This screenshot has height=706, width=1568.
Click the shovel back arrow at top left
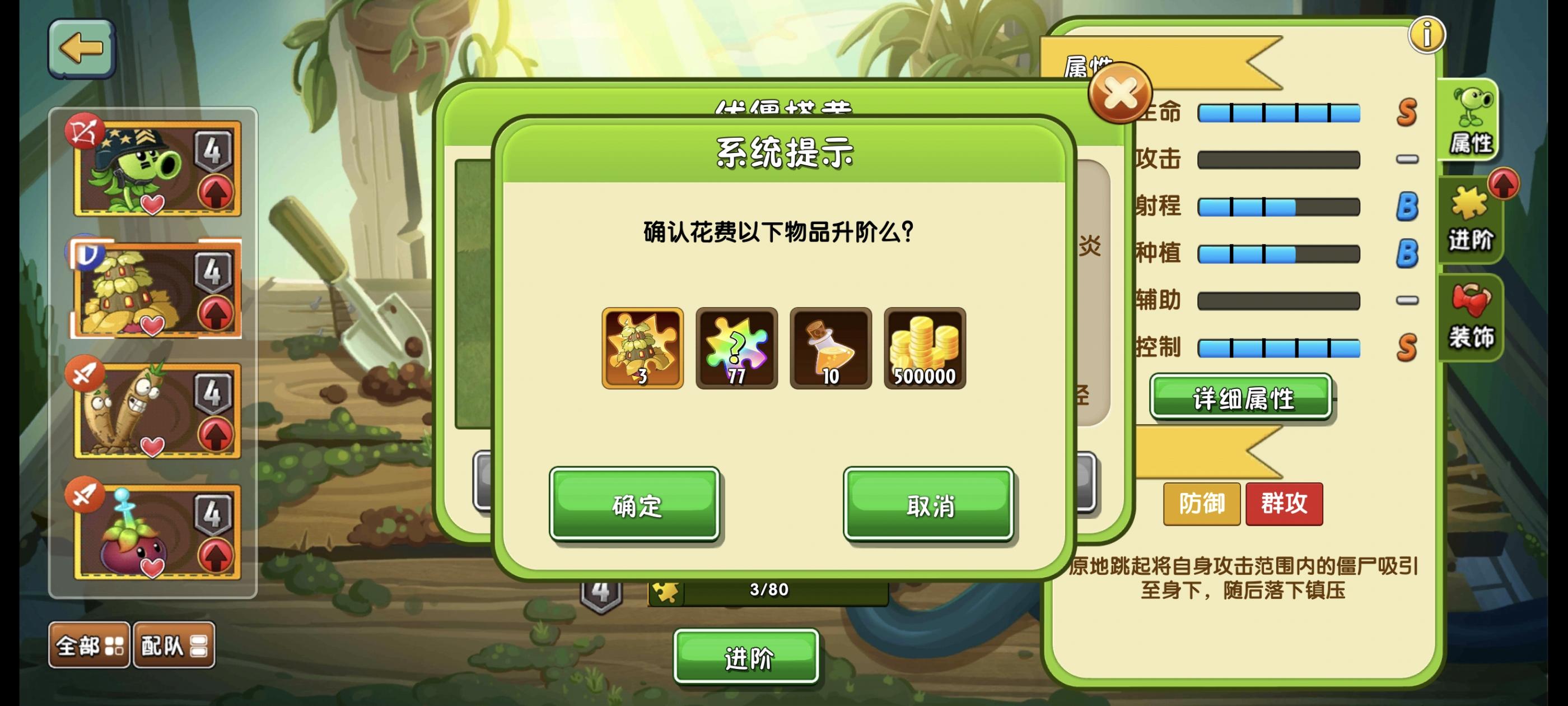click(82, 50)
